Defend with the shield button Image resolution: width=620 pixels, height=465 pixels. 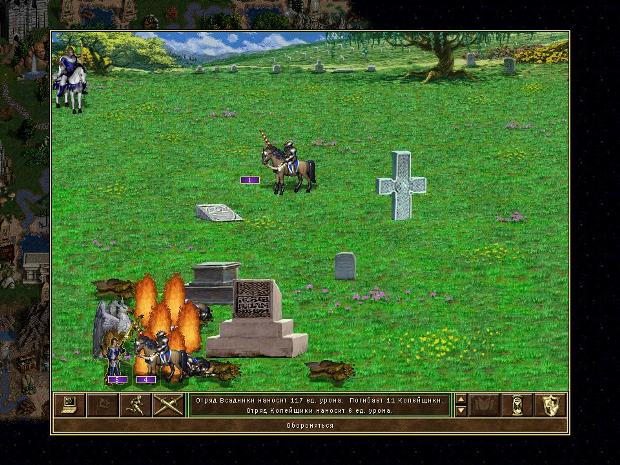tap(551, 405)
